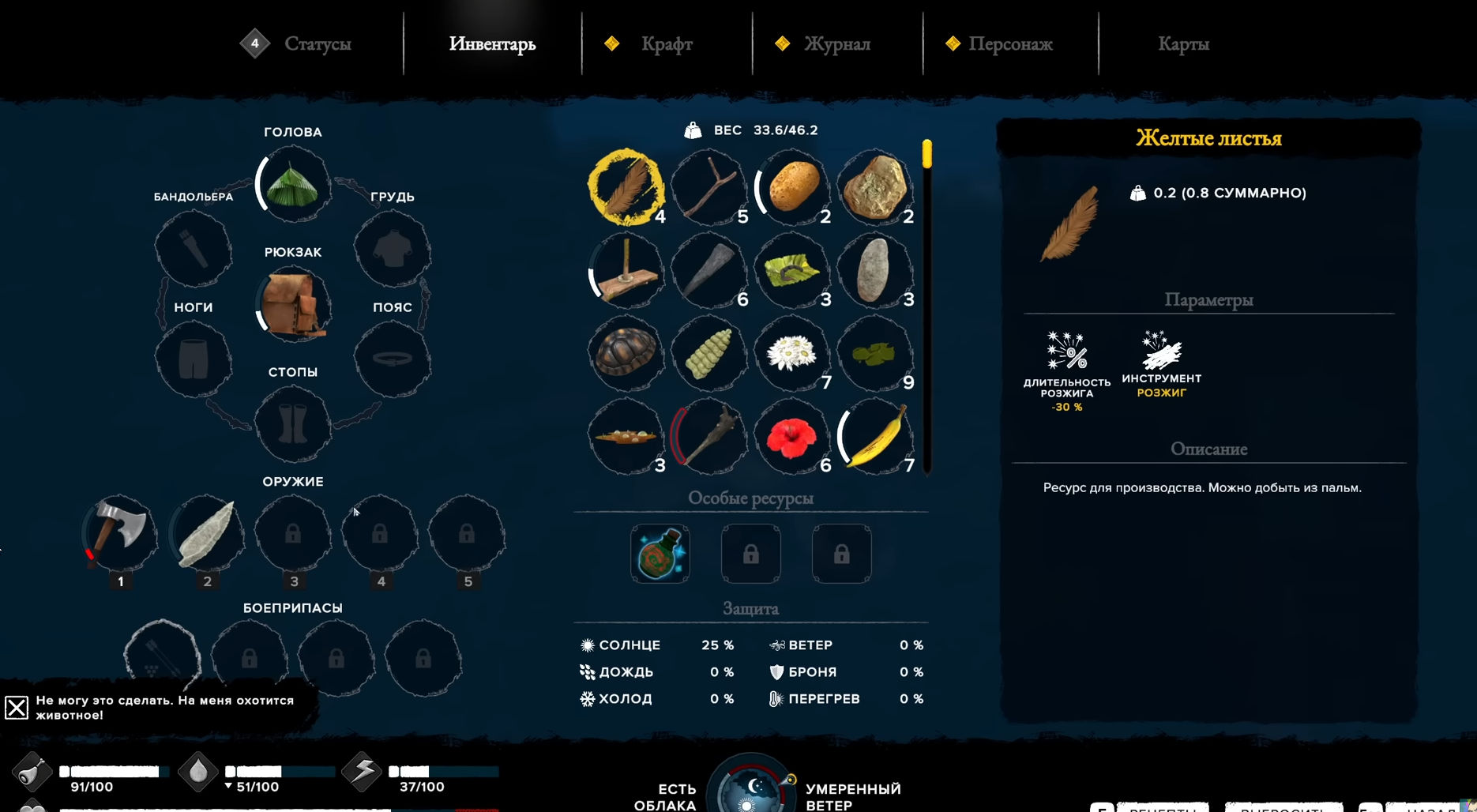Select the leather backpack slot
Viewport: 1477px width, 812px height.
pyautogui.click(x=293, y=305)
